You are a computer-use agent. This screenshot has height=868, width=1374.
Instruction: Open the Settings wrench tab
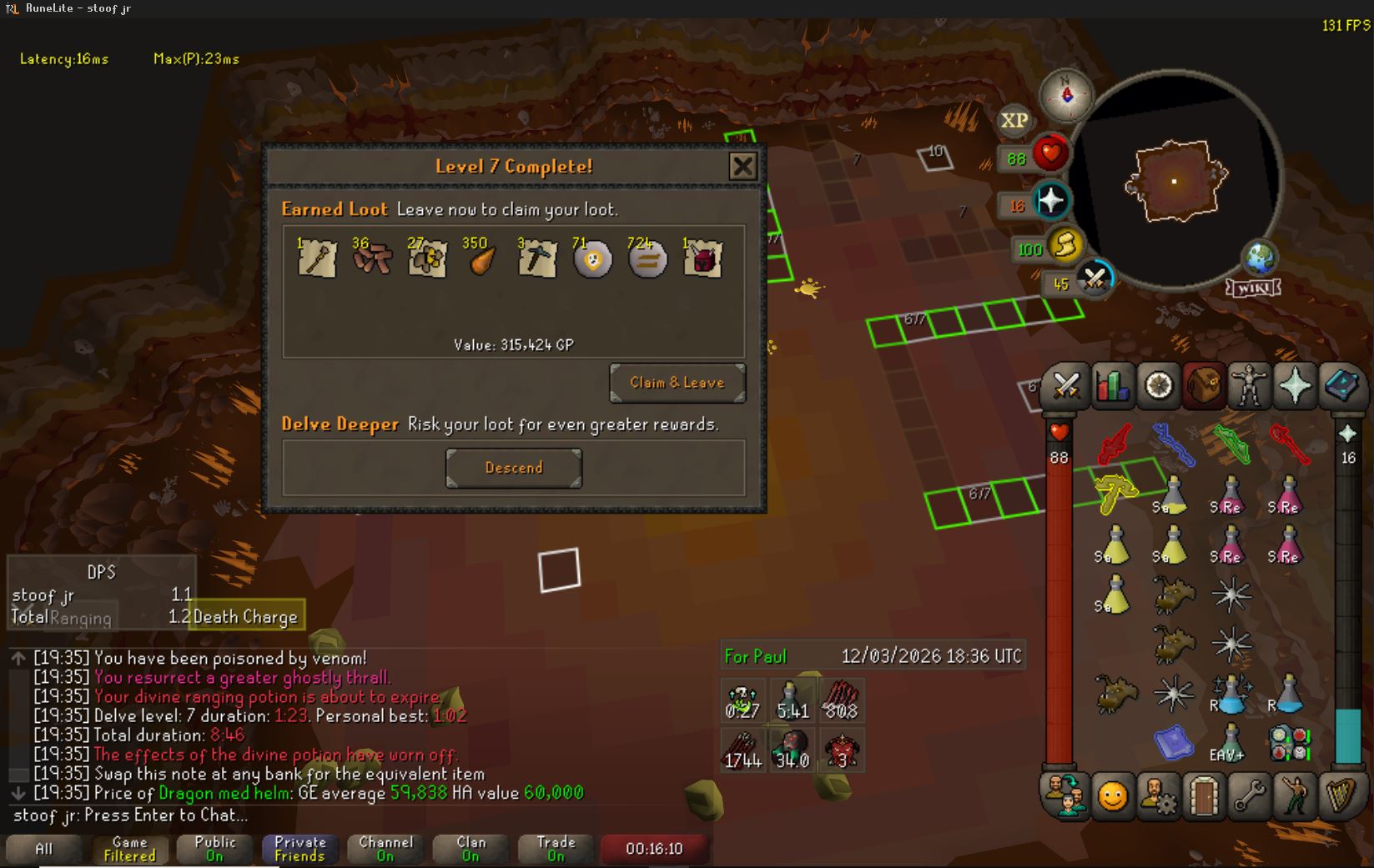click(x=1249, y=796)
